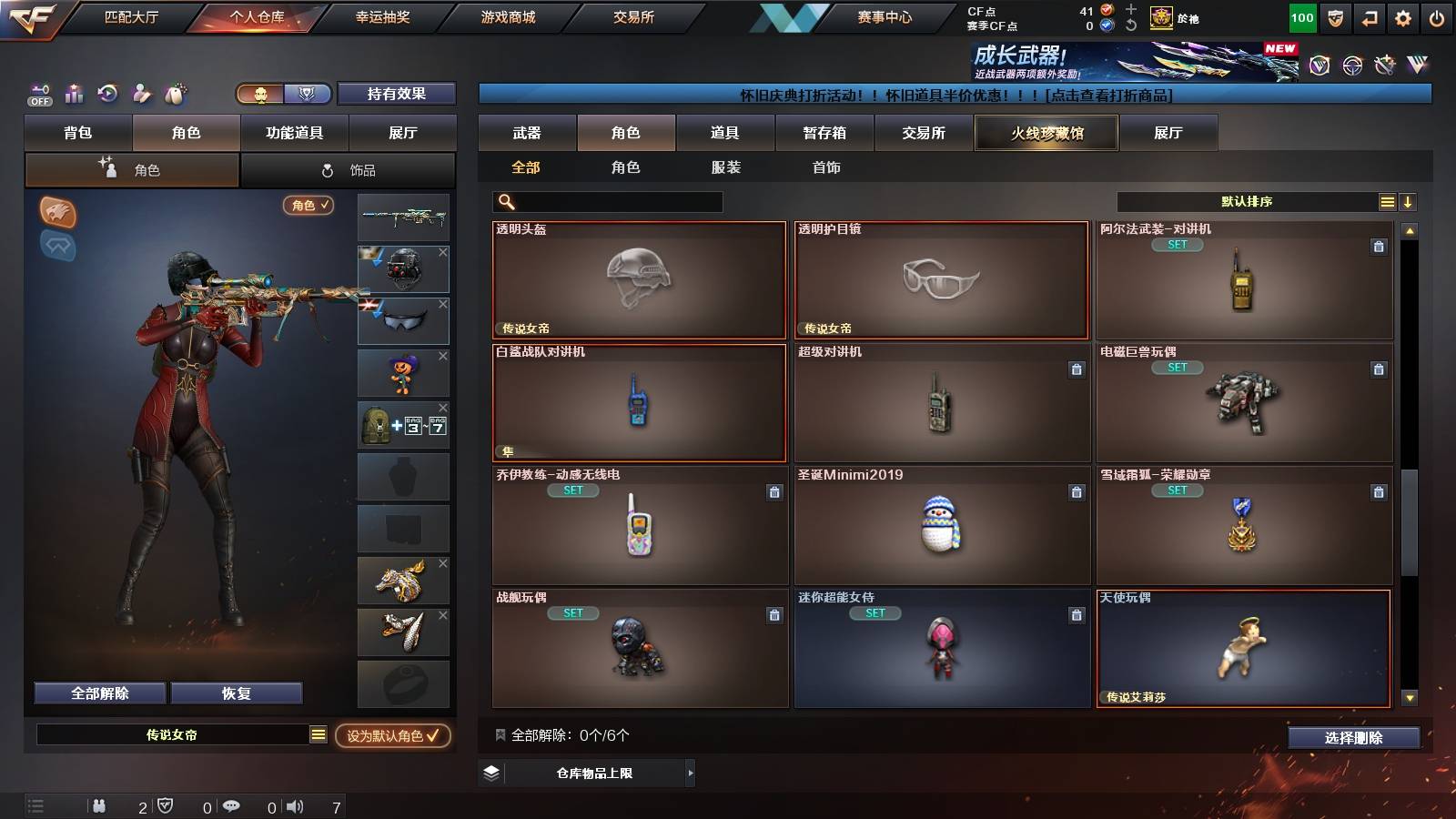Image resolution: width=1456 pixels, height=819 pixels.
Task: Click the pet/egg icon in the top-left toolbar
Action: 174,94
